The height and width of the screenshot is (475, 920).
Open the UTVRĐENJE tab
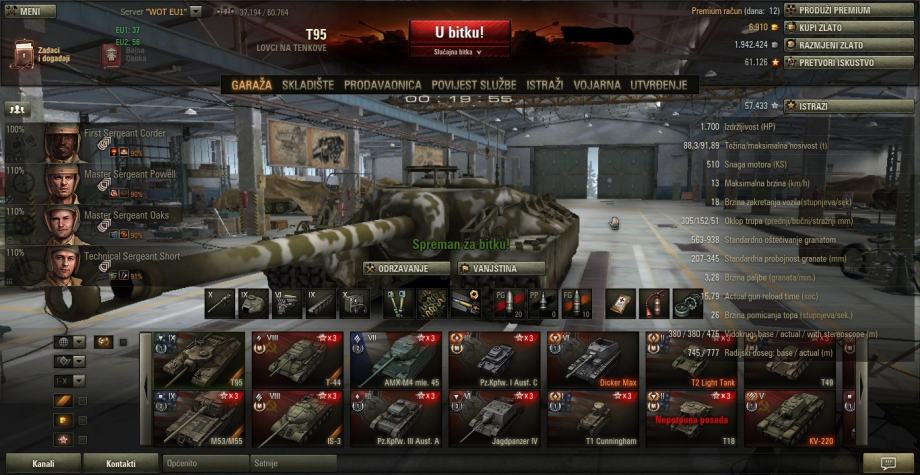(x=658, y=85)
